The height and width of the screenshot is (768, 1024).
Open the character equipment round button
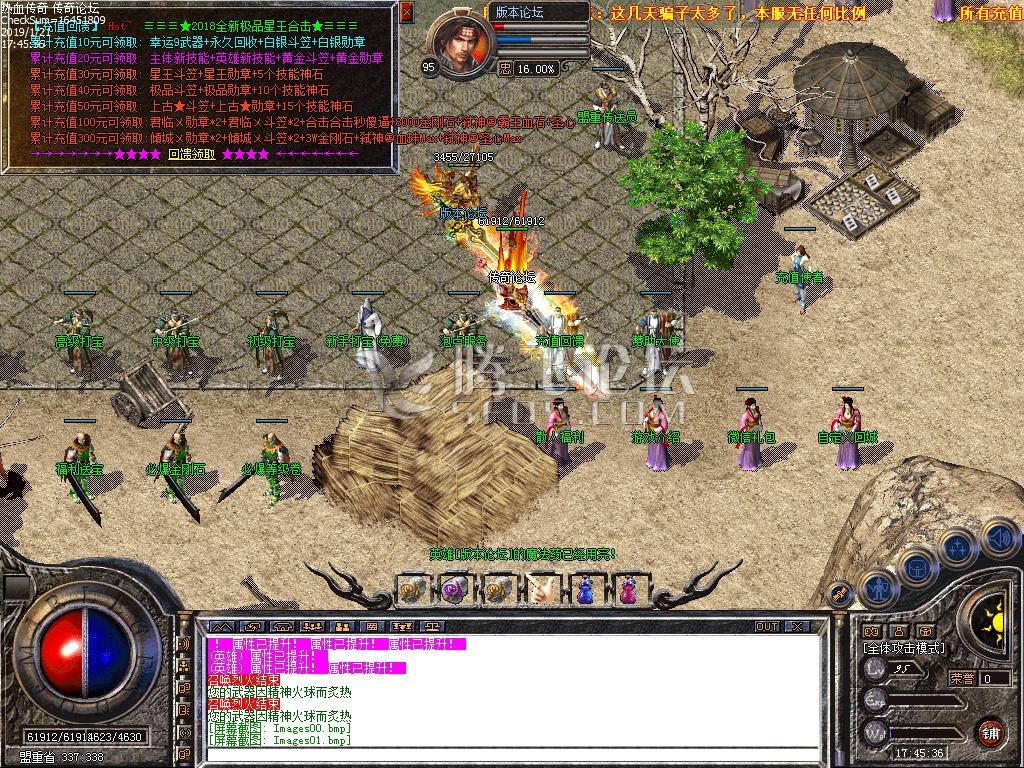pyautogui.click(x=877, y=587)
